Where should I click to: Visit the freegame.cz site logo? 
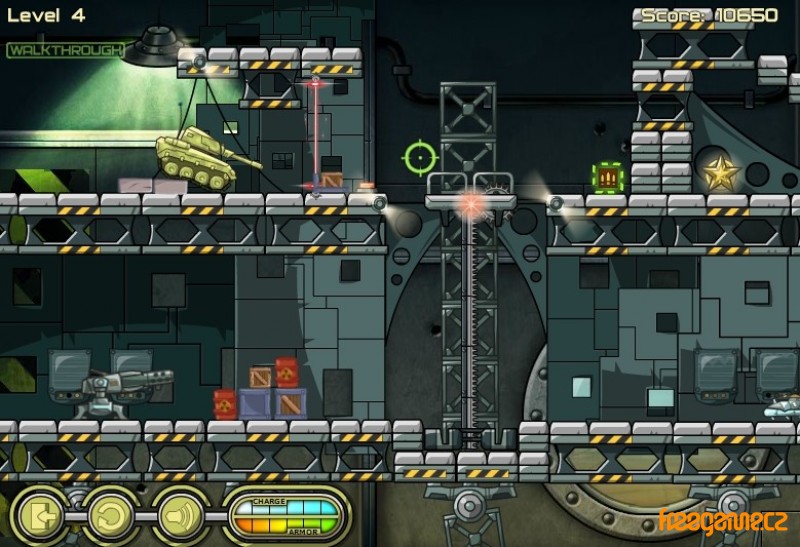click(x=723, y=521)
